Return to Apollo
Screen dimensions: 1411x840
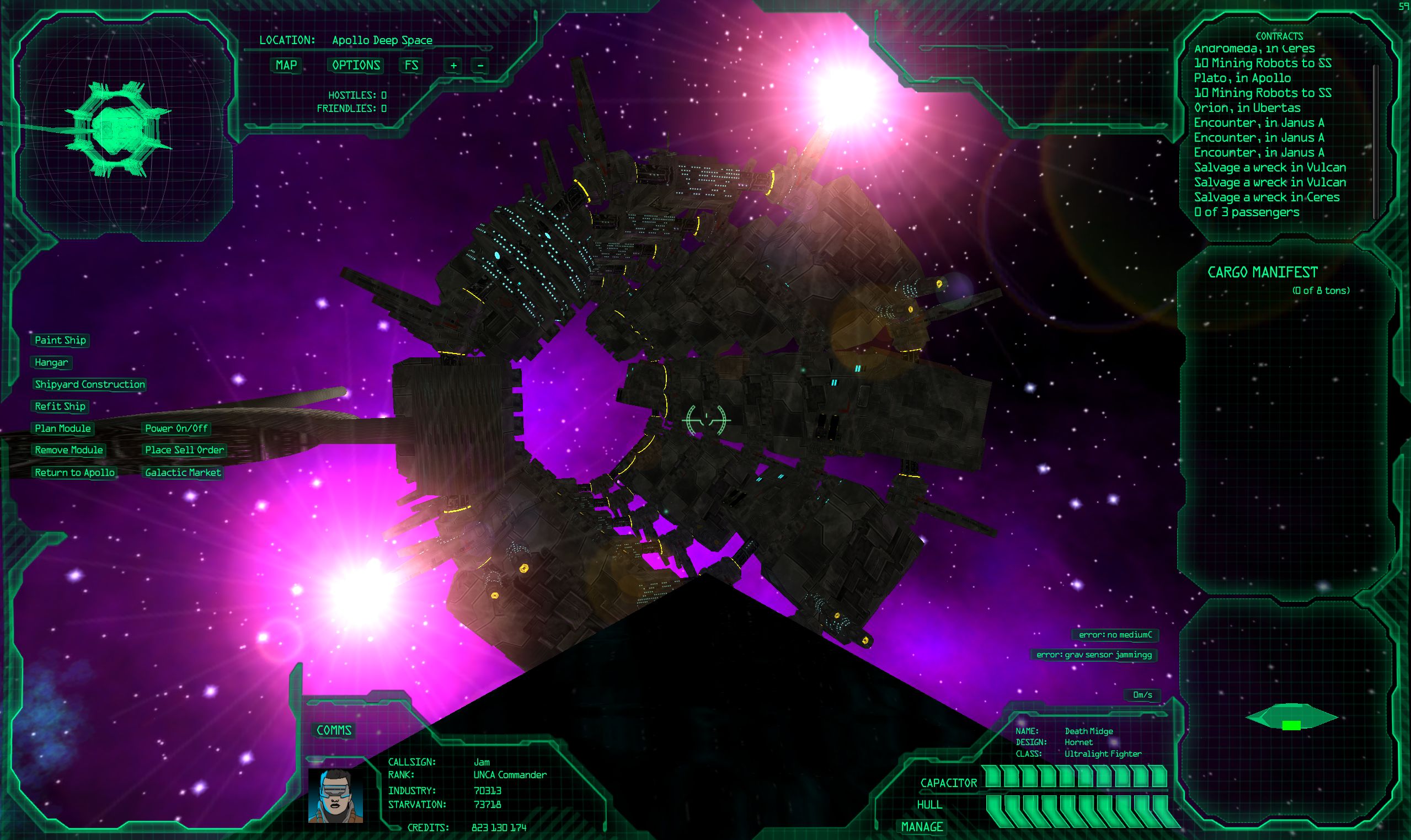coord(74,473)
